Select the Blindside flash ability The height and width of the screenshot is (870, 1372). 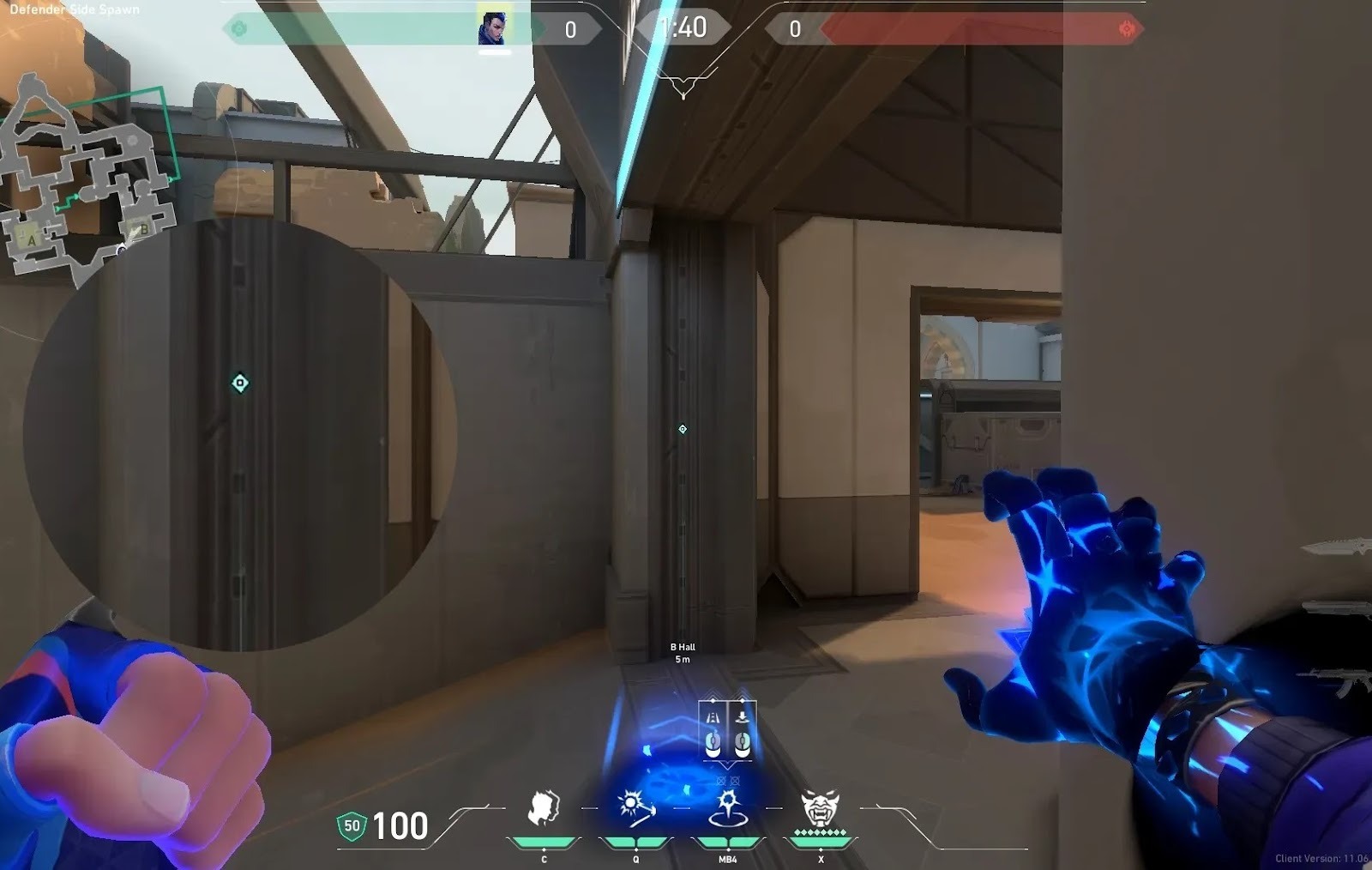(635, 808)
